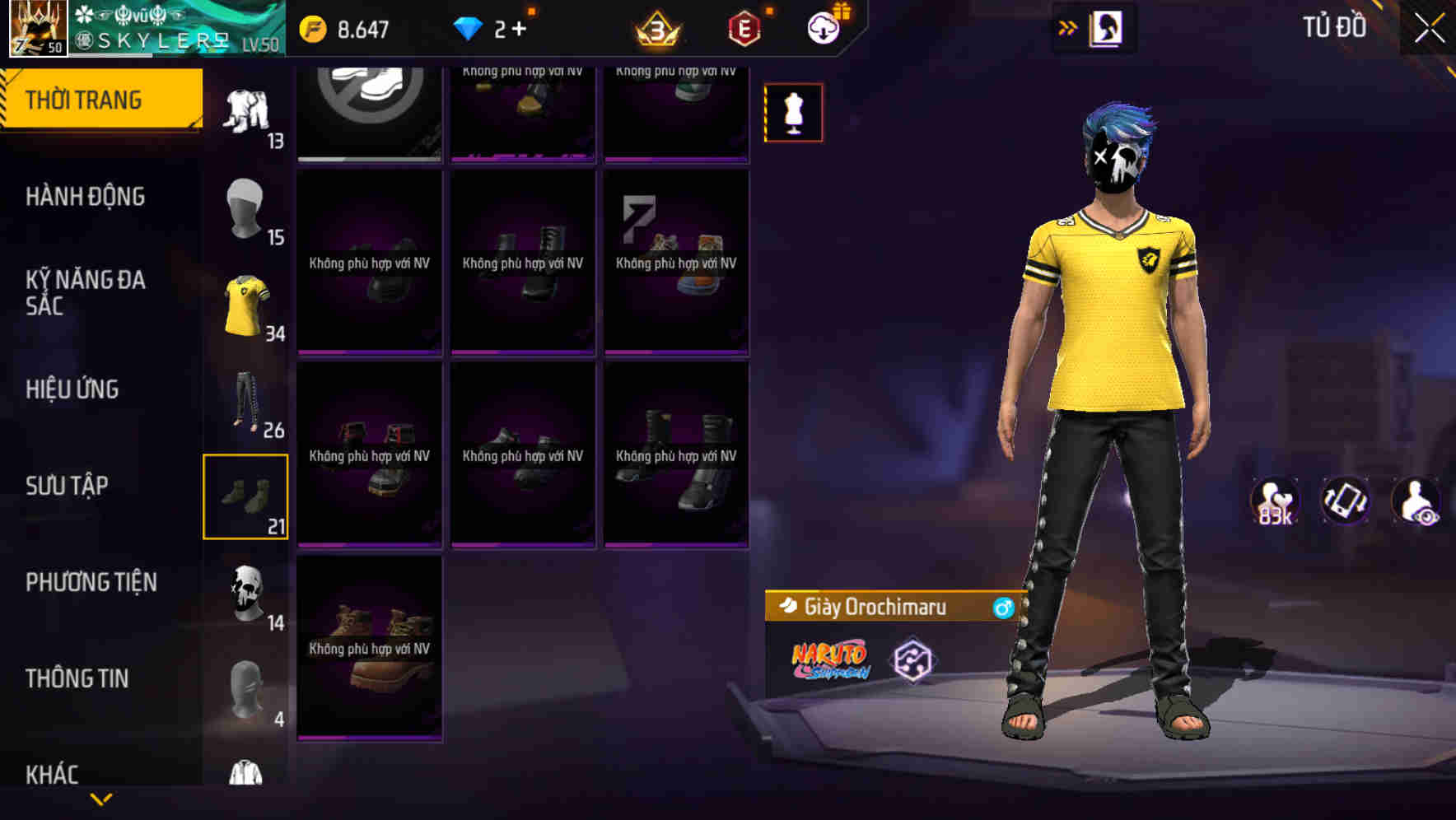
Task: Select the yellow shirt category icon
Action: tap(246, 305)
